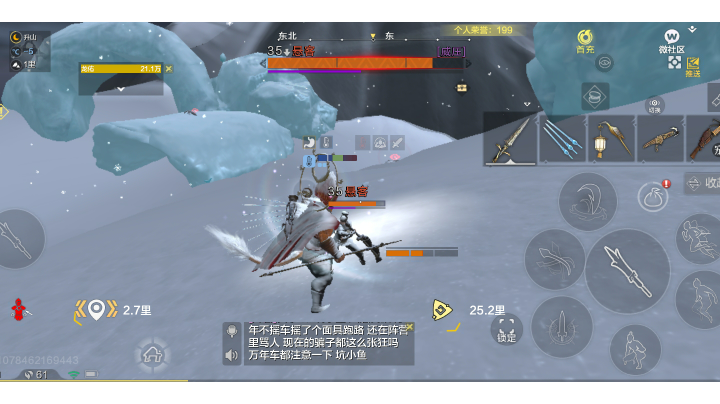The height and width of the screenshot is (404, 720).
Task: Activate the 锁定 target lock button
Action: click(507, 329)
